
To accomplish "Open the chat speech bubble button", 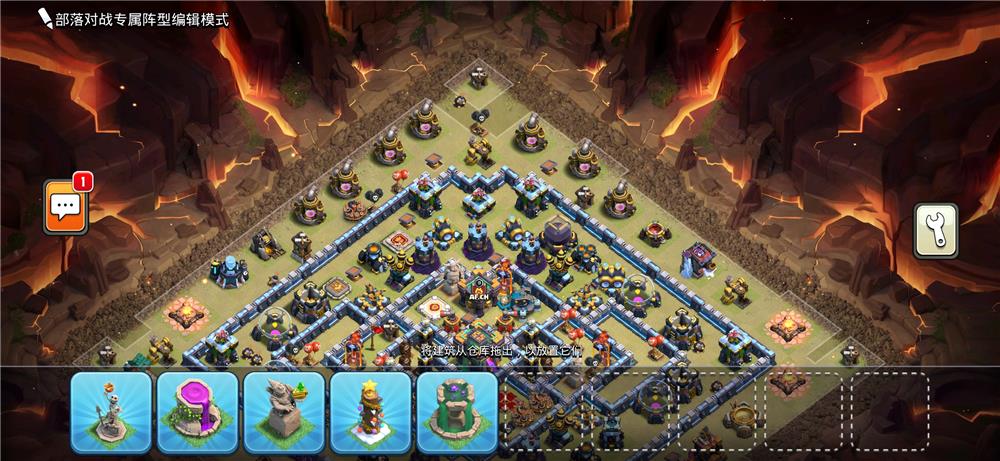I will (66, 207).
